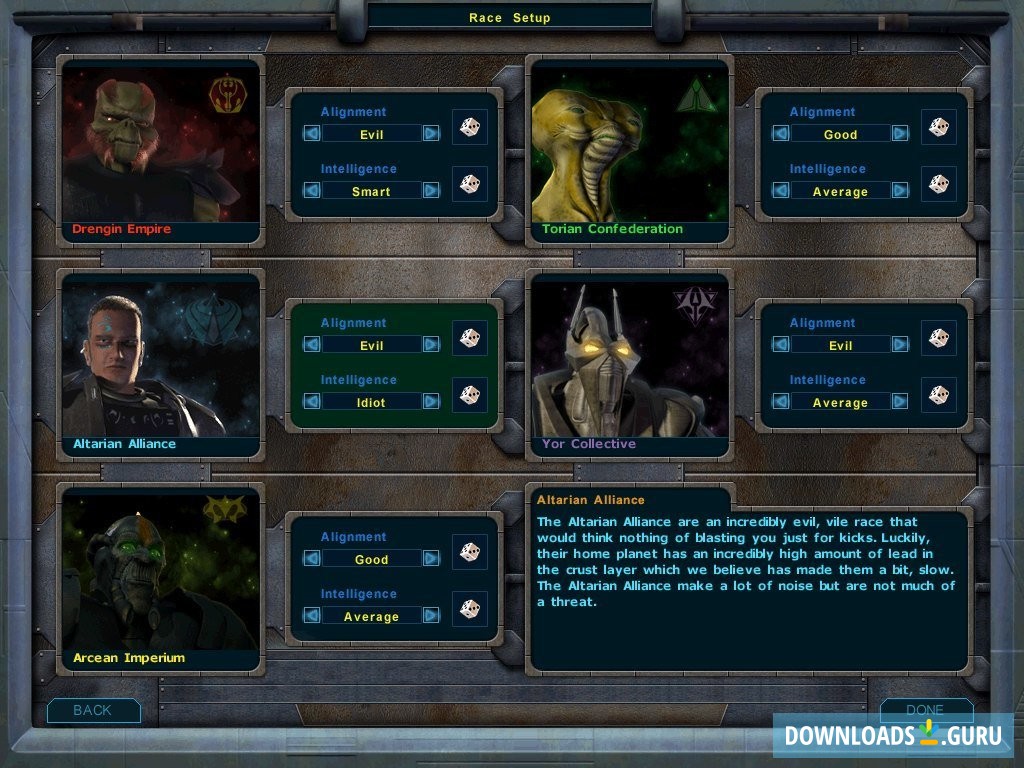Confirm race setup with DONE button
Image resolution: width=1024 pixels, height=768 pixels.
coord(925,710)
